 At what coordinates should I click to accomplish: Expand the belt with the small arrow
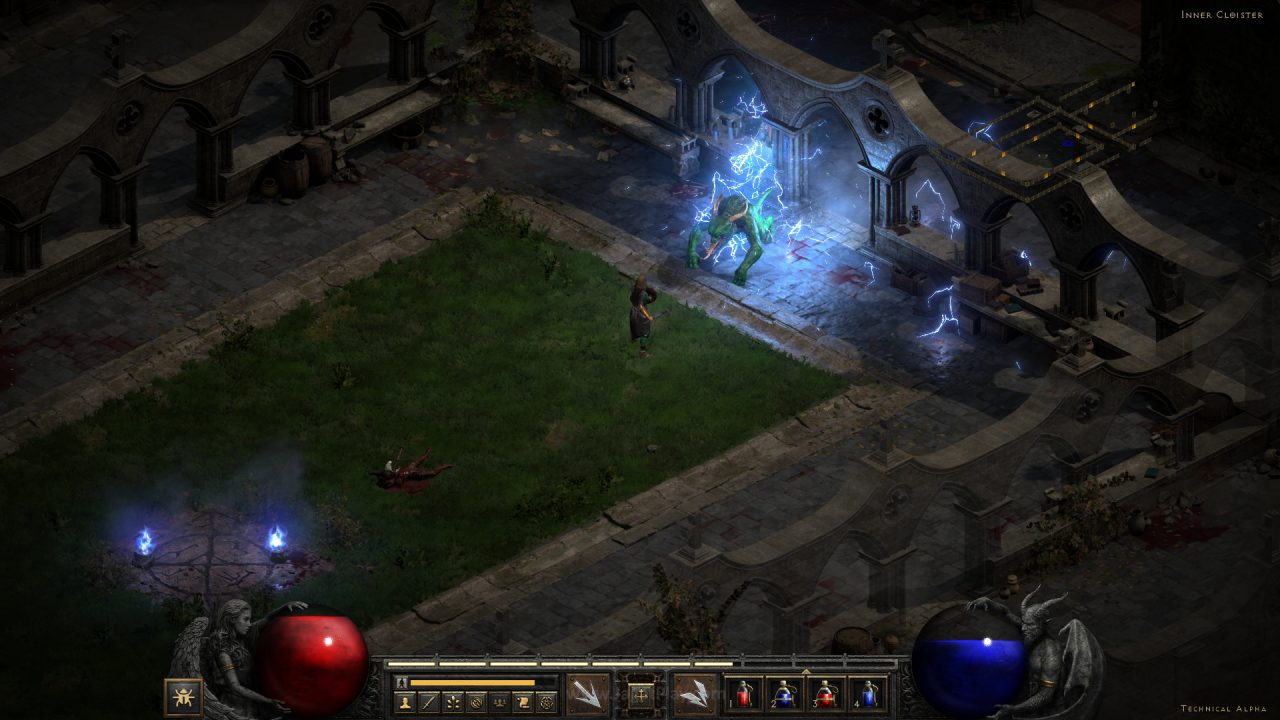pyautogui.click(x=805, y=670)
